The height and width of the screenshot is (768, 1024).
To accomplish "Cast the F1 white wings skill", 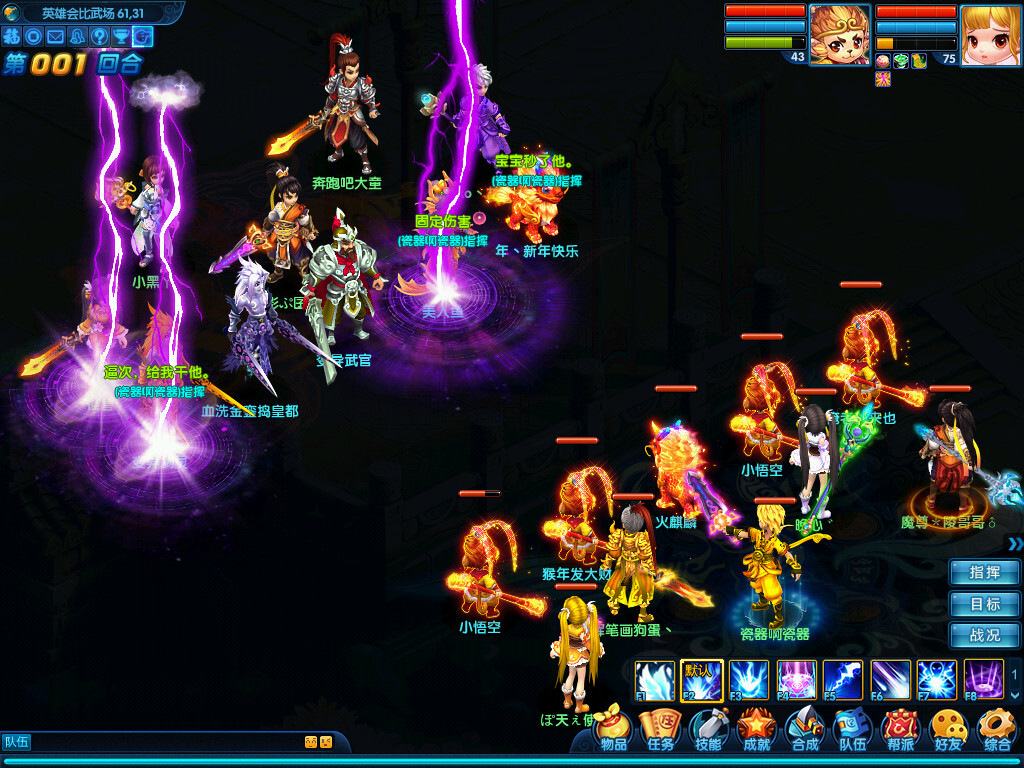I will click(x=652, y=679).
